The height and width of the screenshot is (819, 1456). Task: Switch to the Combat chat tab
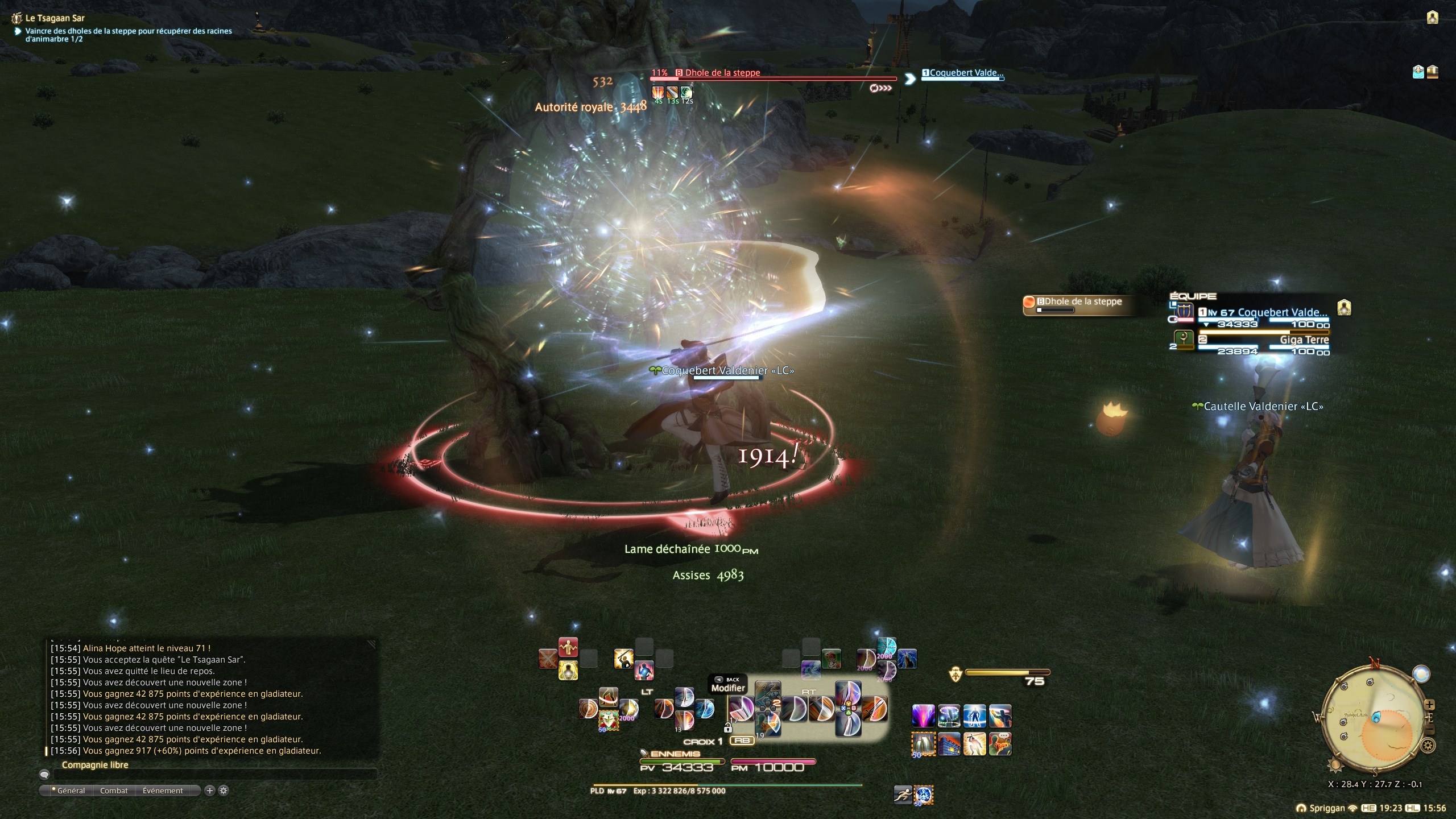pos(114,791)
